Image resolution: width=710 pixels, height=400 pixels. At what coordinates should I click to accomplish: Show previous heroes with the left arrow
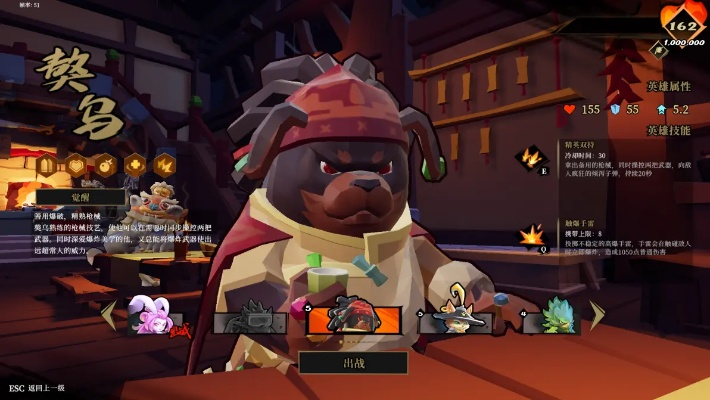click(x=108, y=315)
